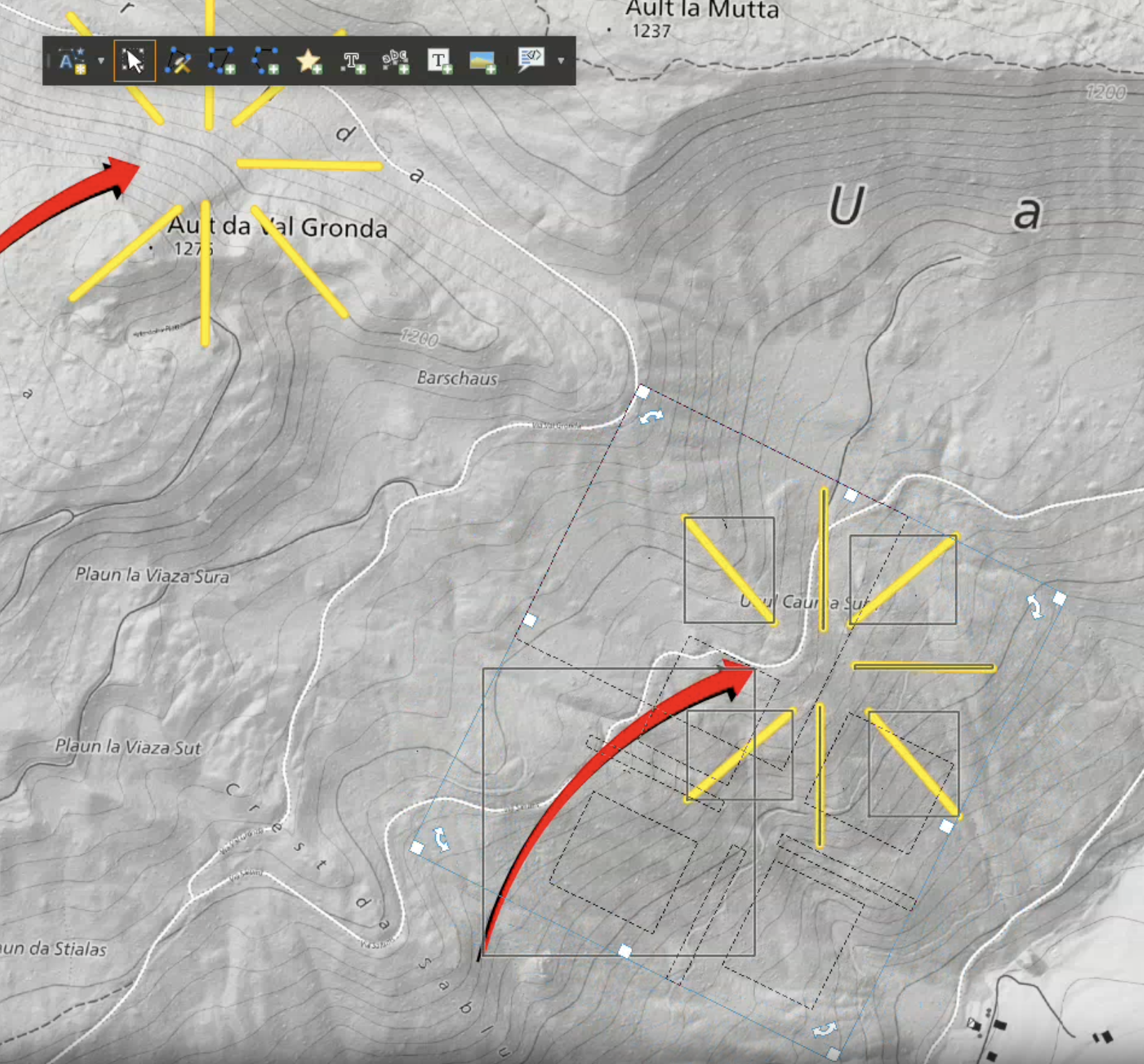
Task: Activate the text at point annotation tool
Action: click(x=353, y=61)
